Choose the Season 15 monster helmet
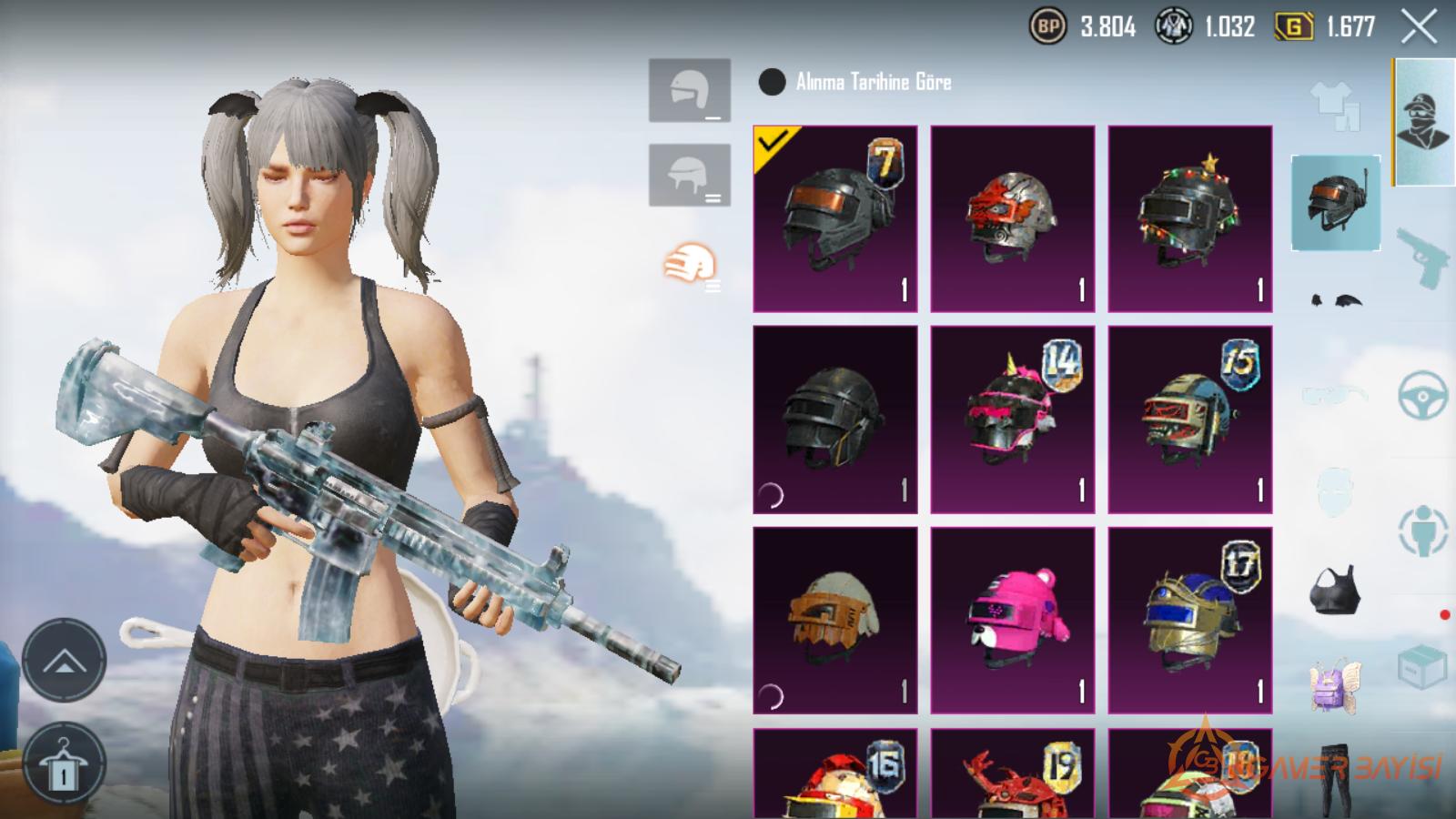Image resolution: width=1456 pixels, height=819 pixels. pyautogui.click(x=1189, y=420)
